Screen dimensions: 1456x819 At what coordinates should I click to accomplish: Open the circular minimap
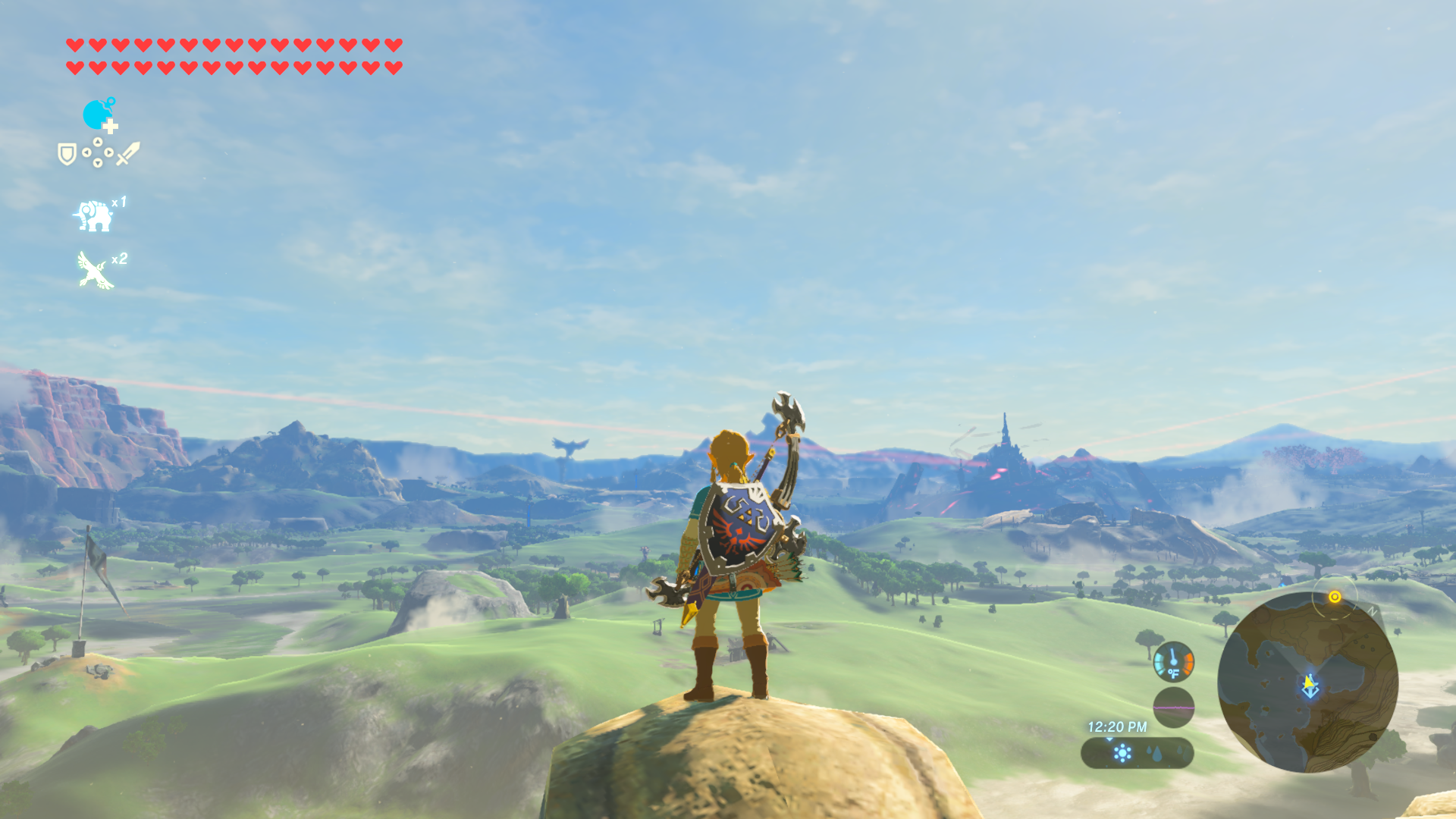coord(1307,682)
